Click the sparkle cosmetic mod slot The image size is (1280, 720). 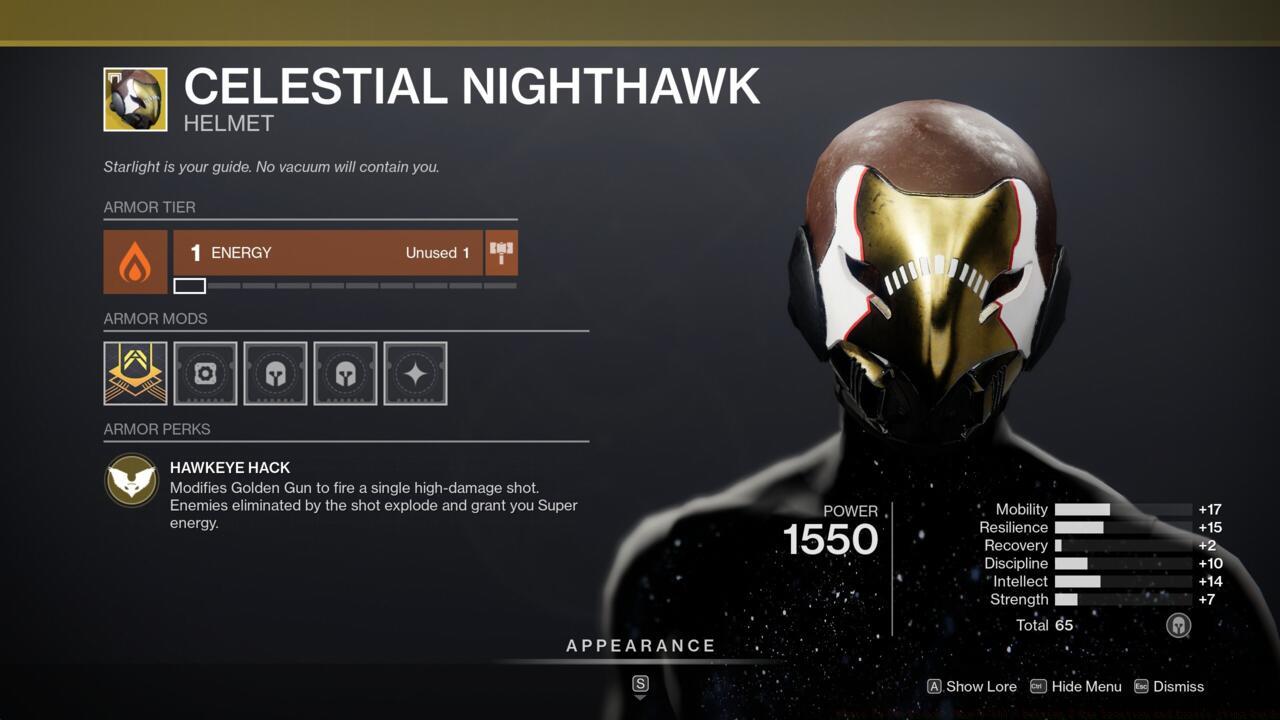pyautogui.click(x=415, y=373)
